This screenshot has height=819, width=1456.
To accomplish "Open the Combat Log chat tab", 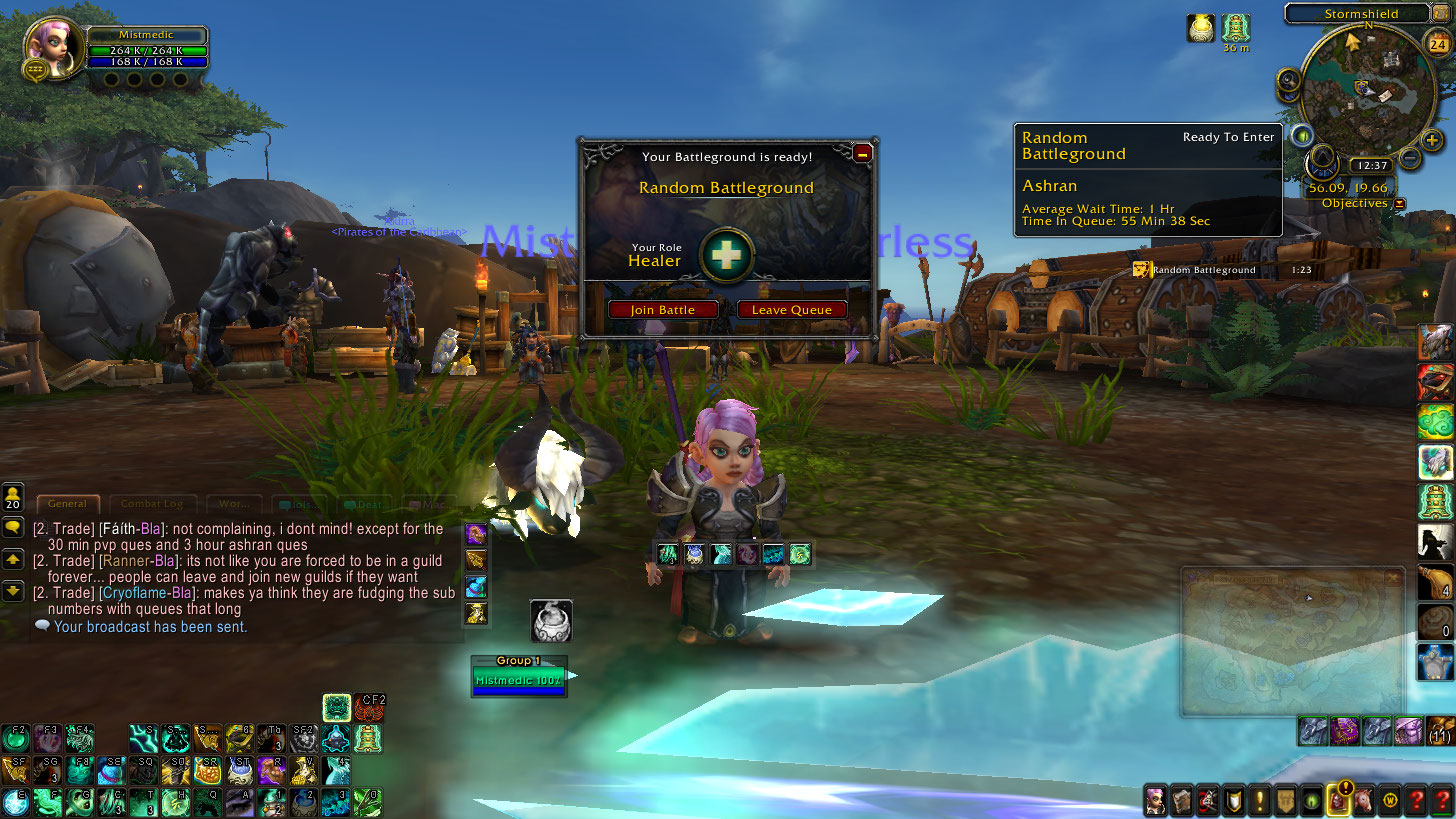I will click(x=152, y=504).
